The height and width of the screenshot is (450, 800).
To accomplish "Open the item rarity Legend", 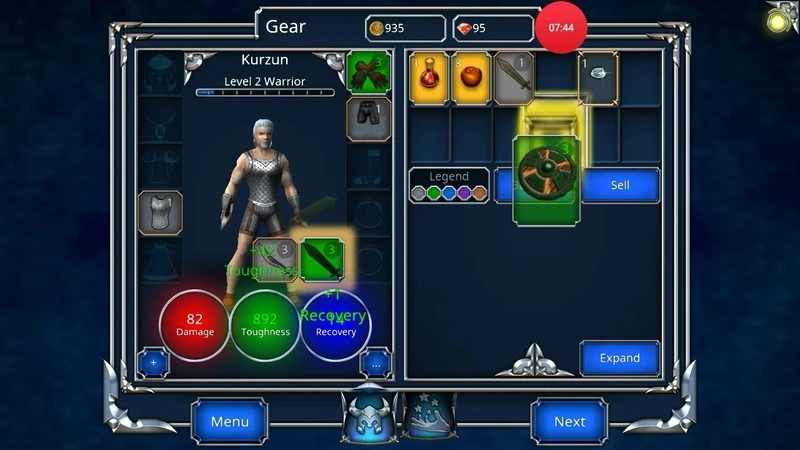I will pyautogui.click(x=449, y=185).
